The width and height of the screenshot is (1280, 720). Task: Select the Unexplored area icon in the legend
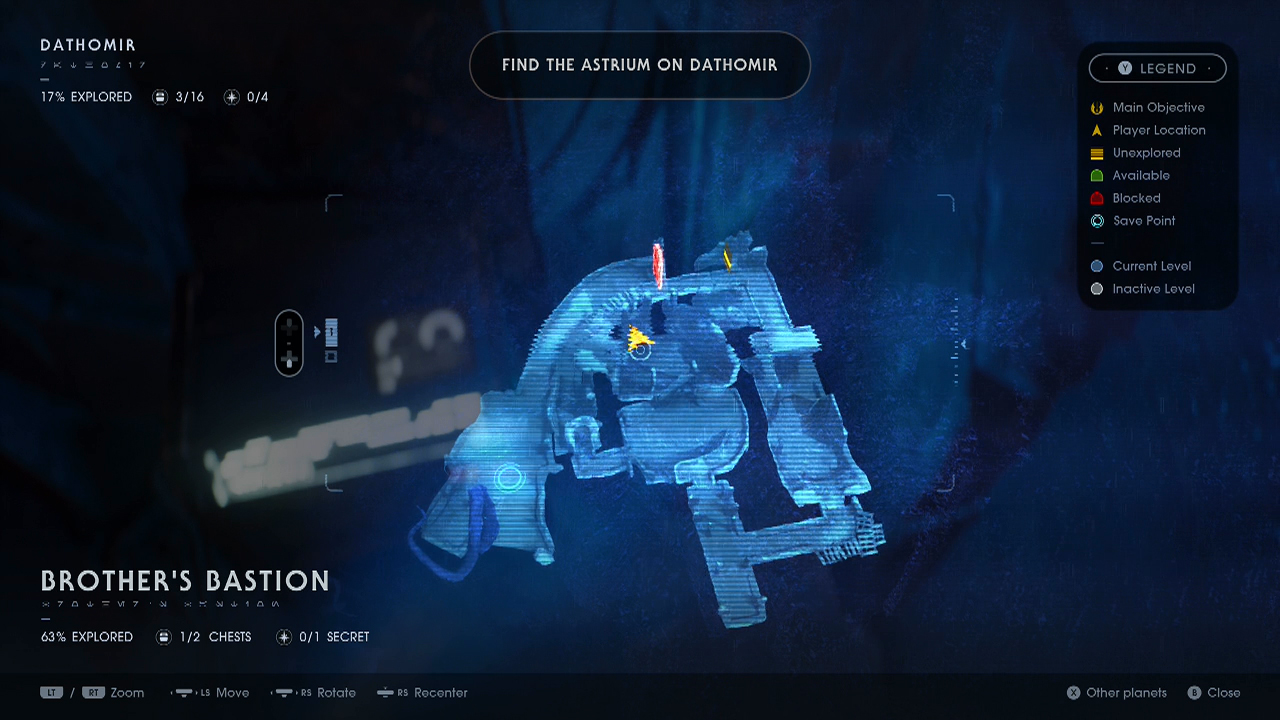point(1096,152)
